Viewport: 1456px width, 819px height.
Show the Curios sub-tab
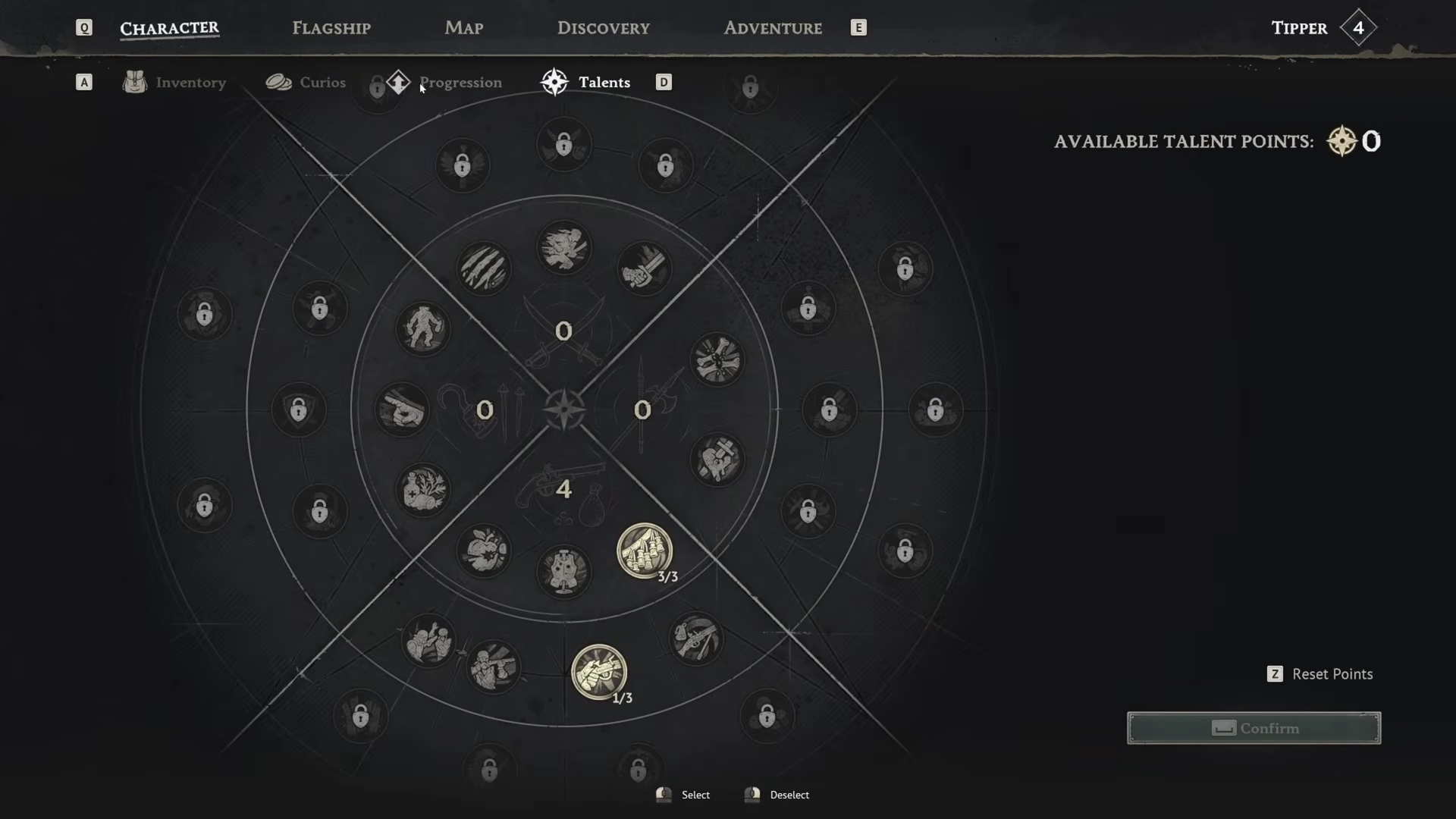click(x=322, y=83)
